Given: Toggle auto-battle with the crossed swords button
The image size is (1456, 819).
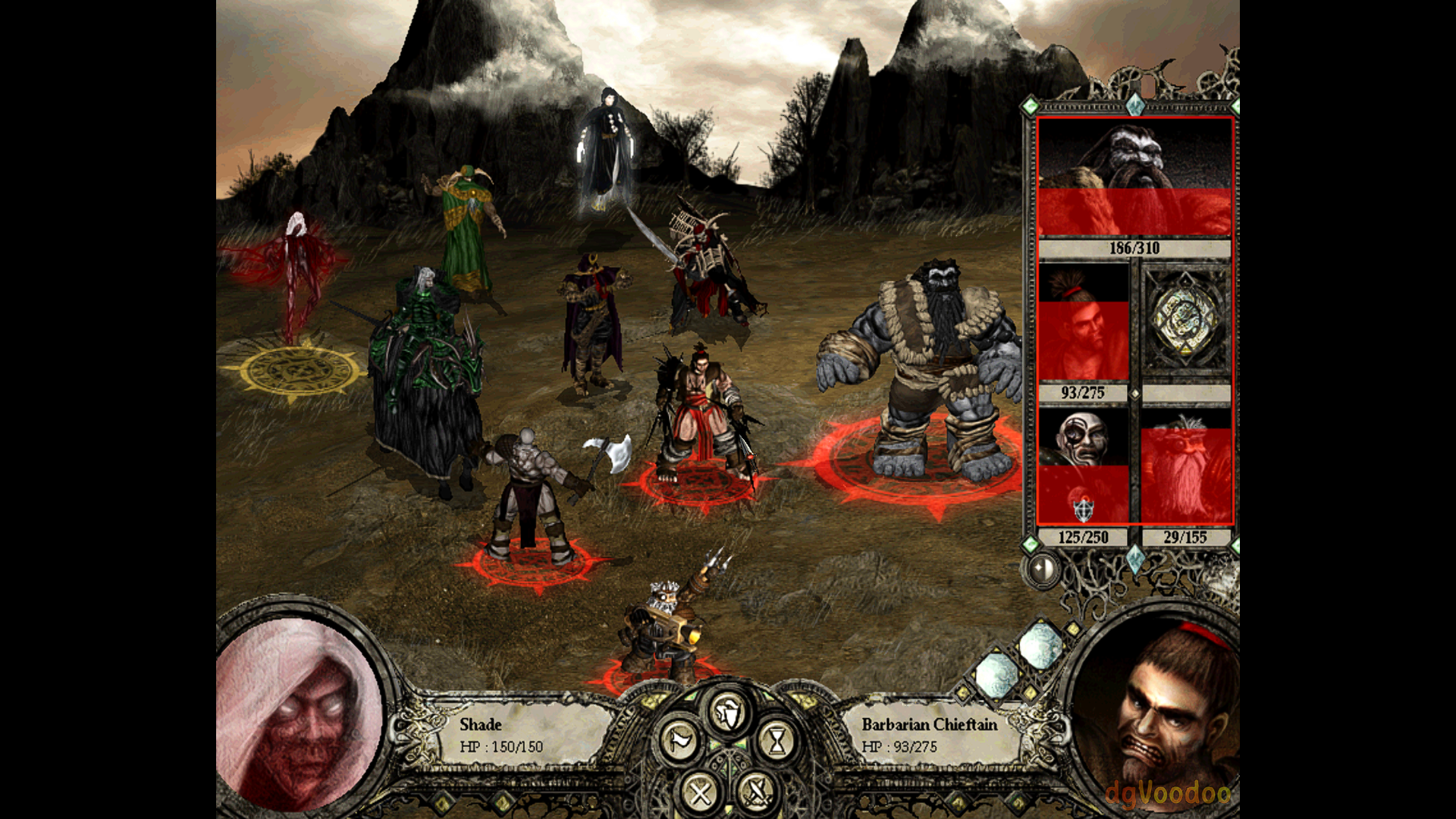Looking at the screenshot, I should [x=756, y=793].
